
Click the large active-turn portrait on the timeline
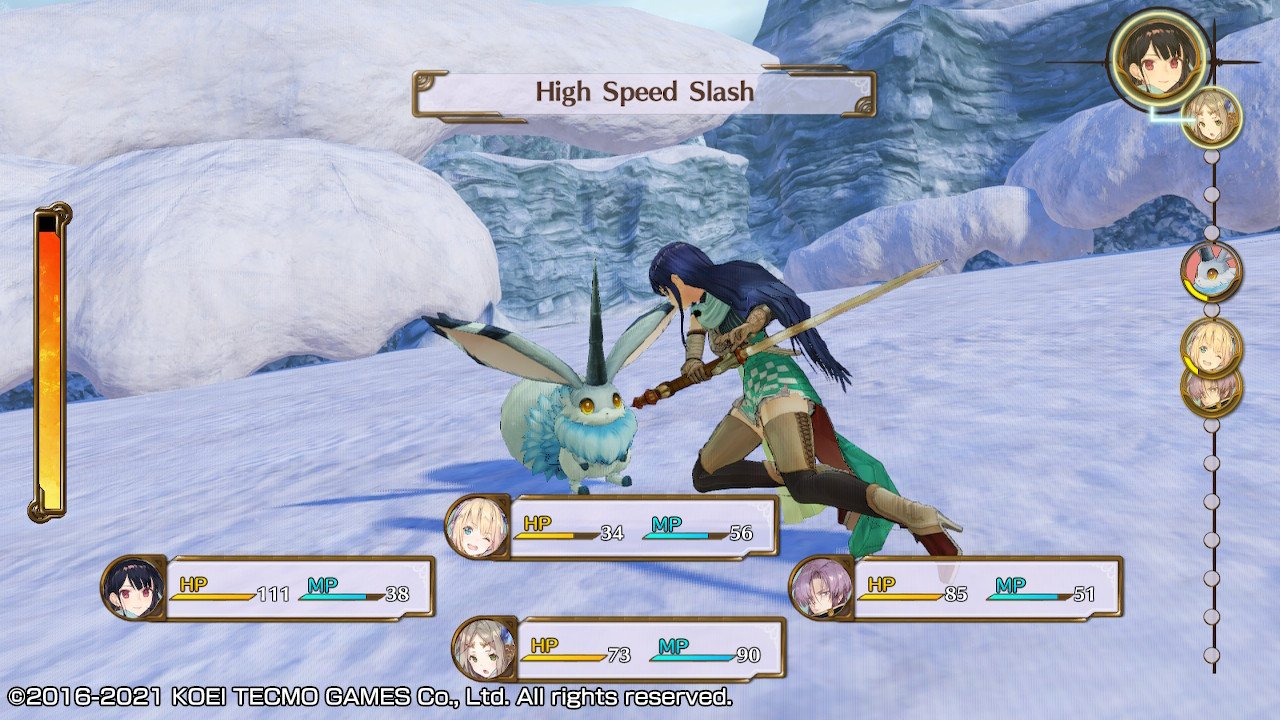click(1158, 60)
